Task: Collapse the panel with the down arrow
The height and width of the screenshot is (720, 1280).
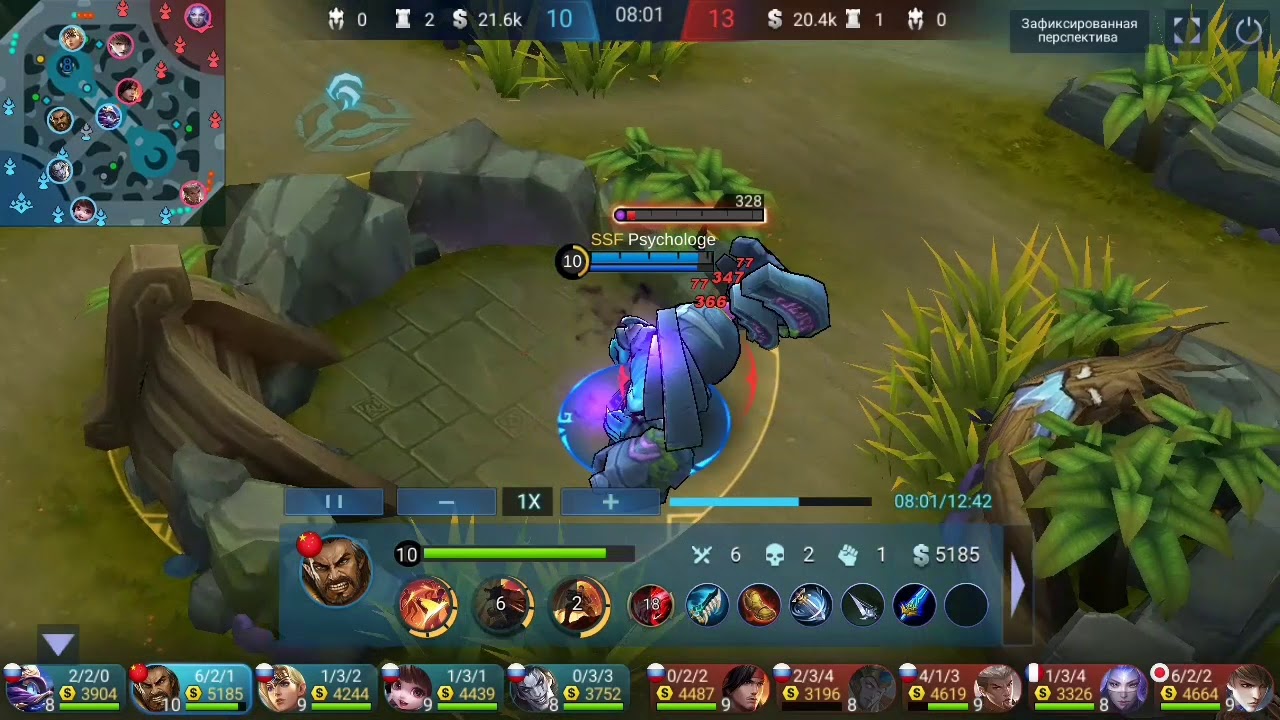Action: (x=59, y=645)
